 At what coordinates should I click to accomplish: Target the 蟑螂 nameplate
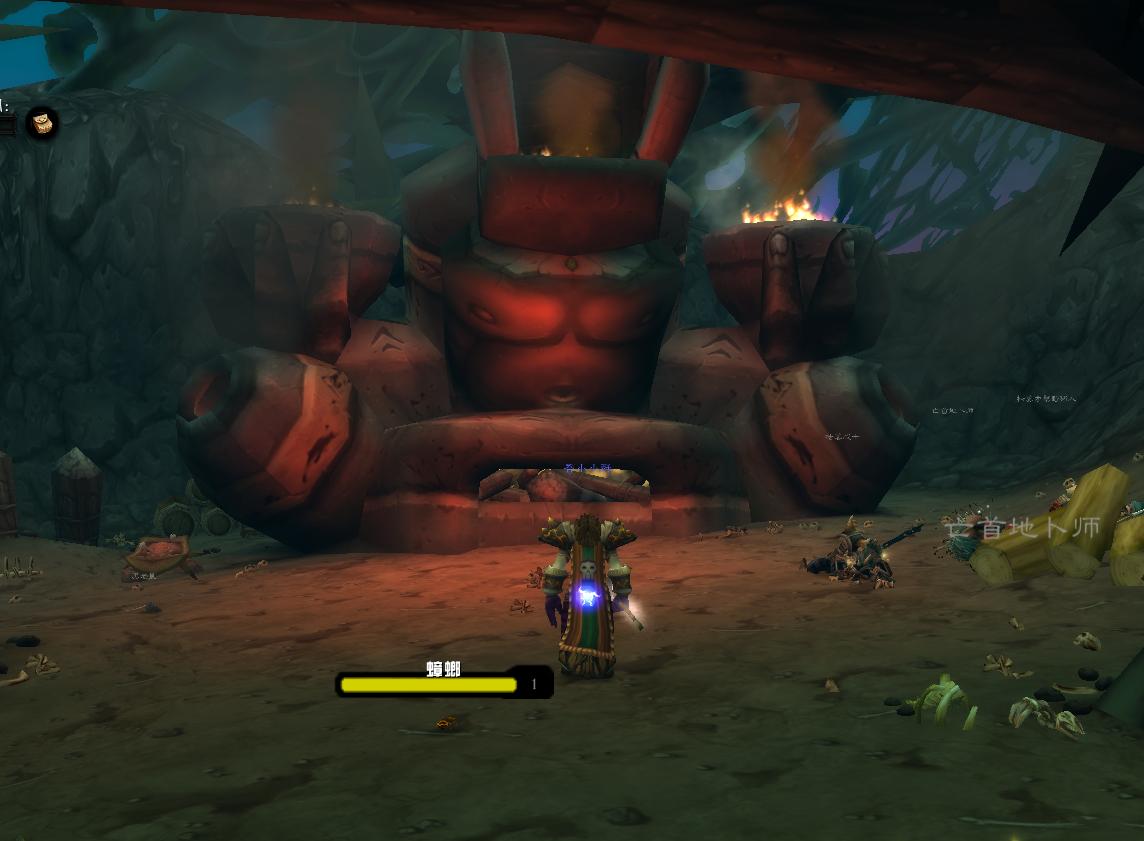coord(443,682)
